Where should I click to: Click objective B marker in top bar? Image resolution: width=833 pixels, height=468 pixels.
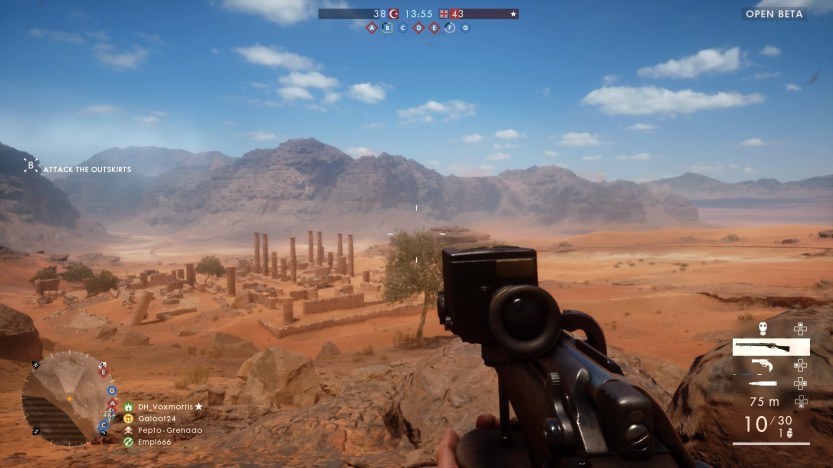[388, 28]
